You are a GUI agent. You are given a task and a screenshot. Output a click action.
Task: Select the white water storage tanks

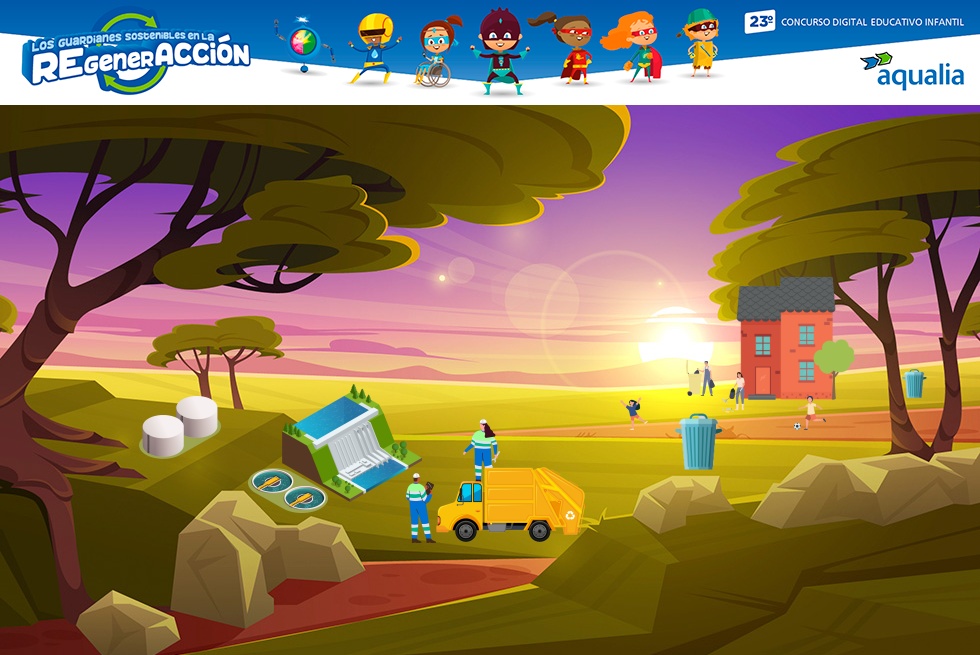click(x=180, y=425)
